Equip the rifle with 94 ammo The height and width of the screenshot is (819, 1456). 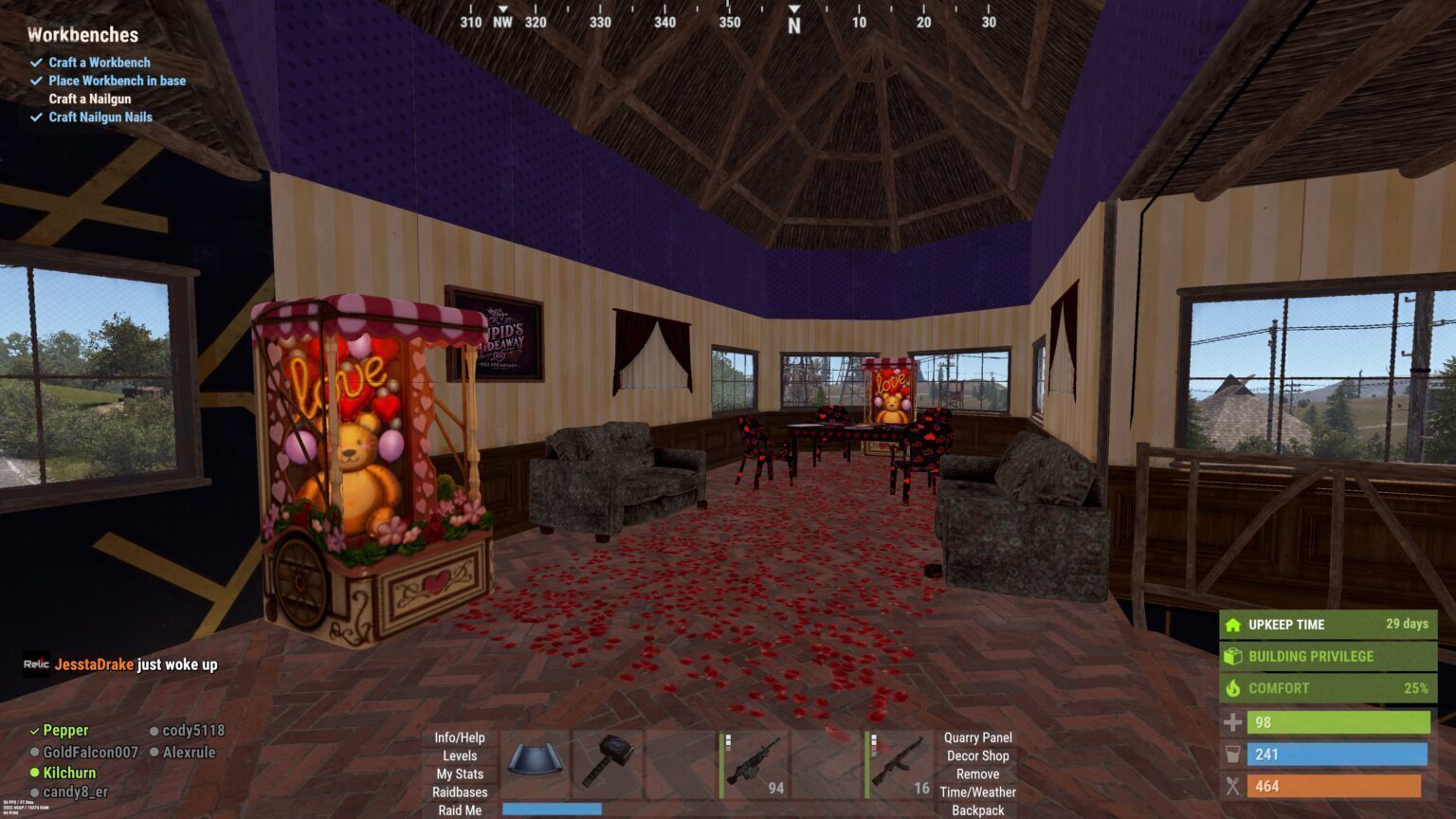pos(754,761)
